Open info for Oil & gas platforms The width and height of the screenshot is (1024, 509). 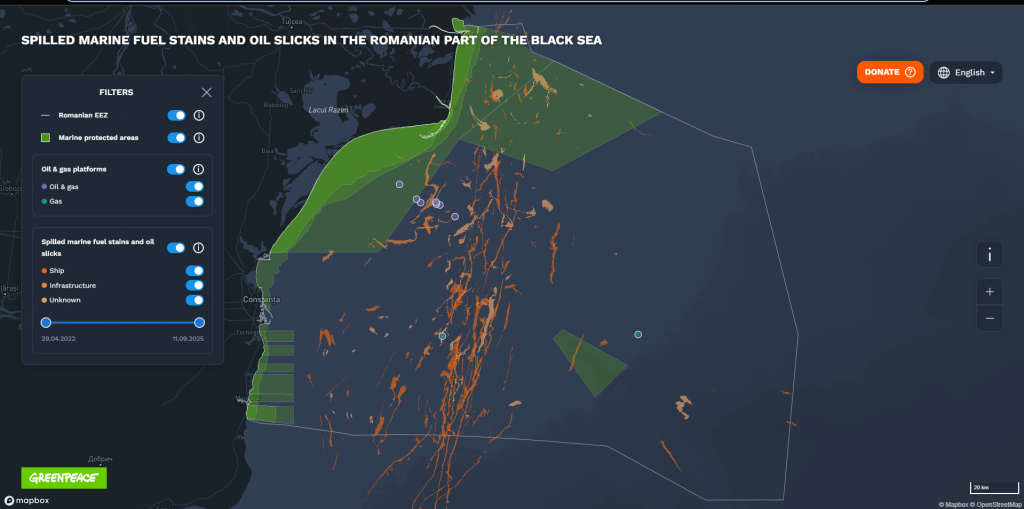point(199,170)
